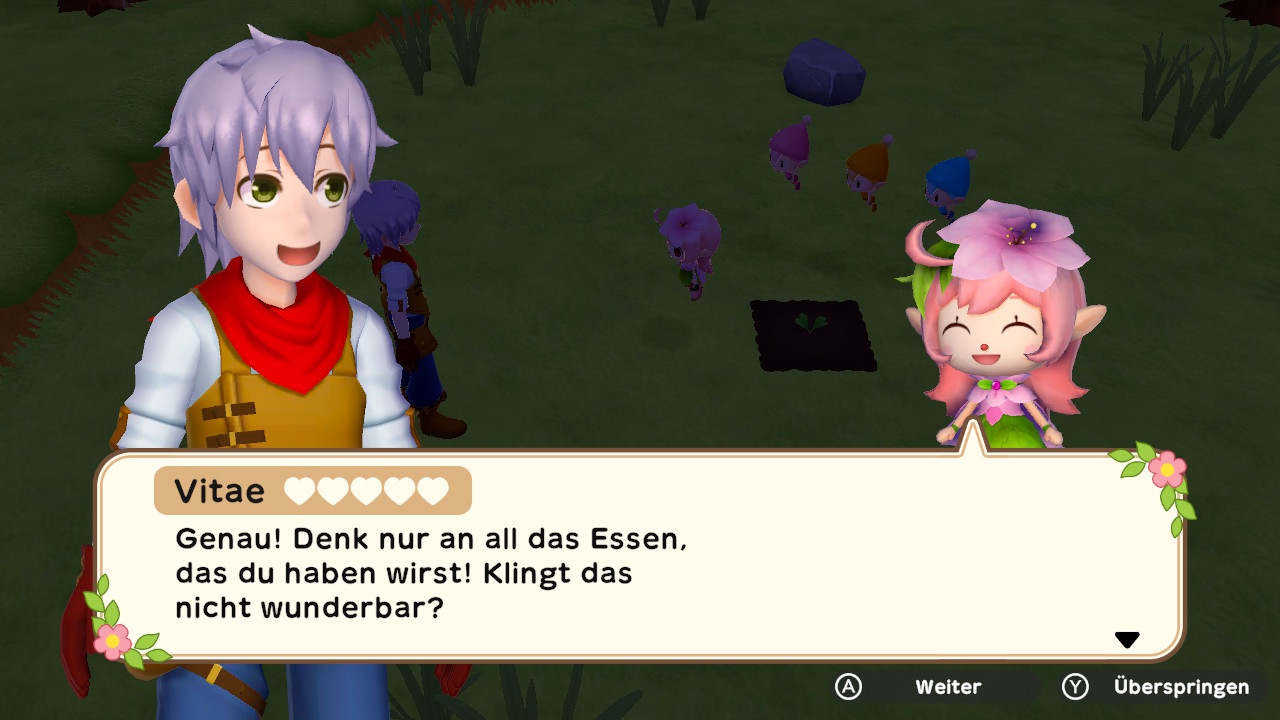Click Überspringen to skip the cutscene
1280x720 pixels.
tap(1179, 687)
